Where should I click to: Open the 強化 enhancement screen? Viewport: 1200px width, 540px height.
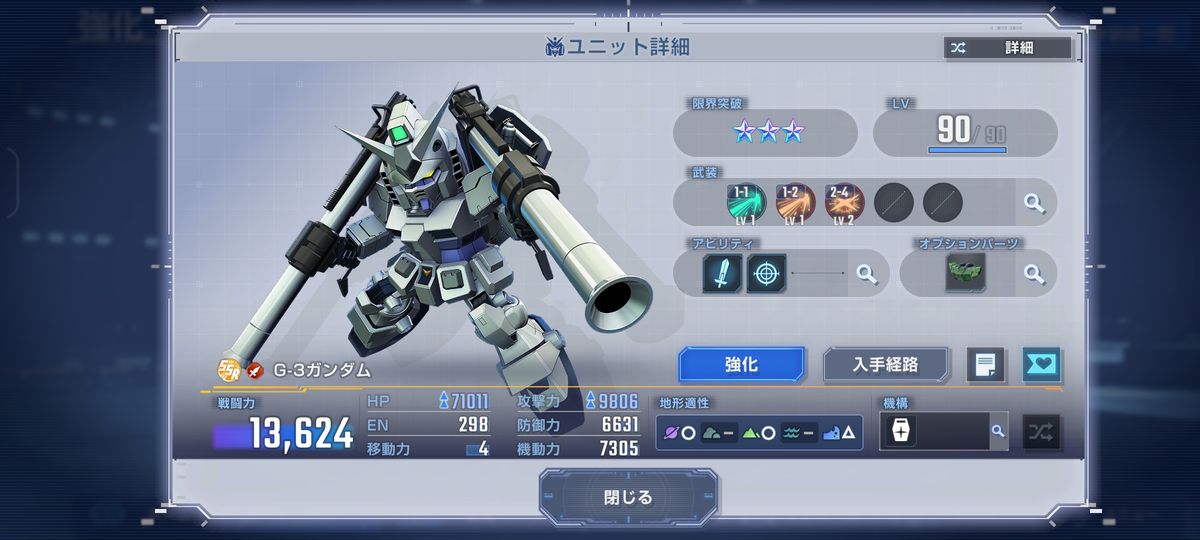point(741,365)
